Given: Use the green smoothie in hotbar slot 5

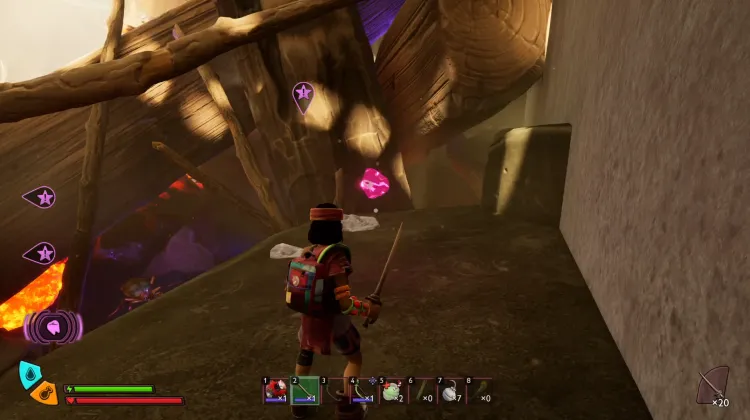Looking at the screenshot, I should tap(392, 391).
